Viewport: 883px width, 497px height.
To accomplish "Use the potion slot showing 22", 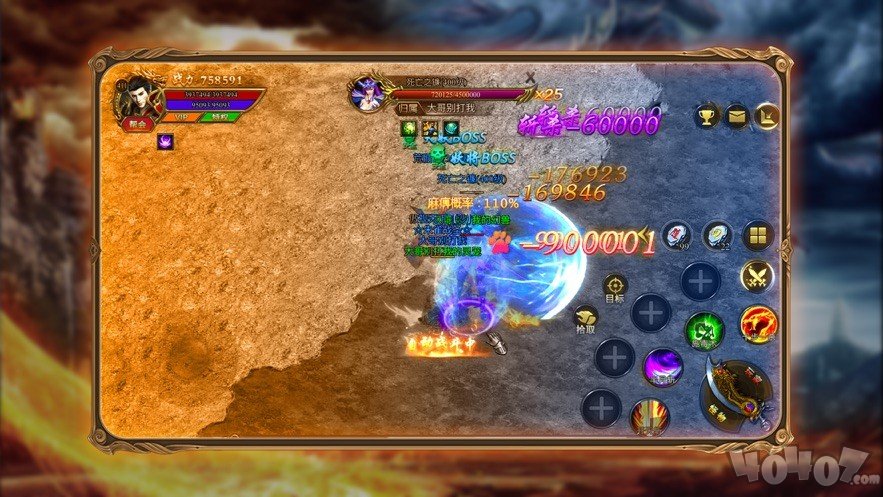I will point(716,236).
